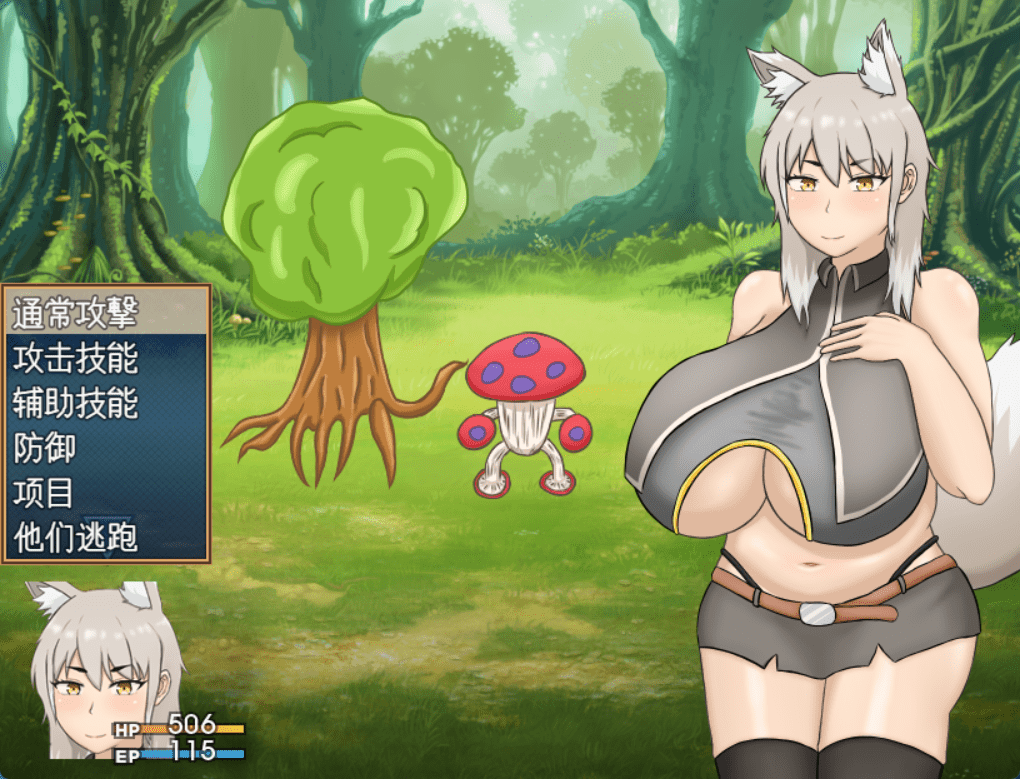Open the 攻击技能 skill list
This screenshot has height=779, width=1020.
(x=75, y=358)
